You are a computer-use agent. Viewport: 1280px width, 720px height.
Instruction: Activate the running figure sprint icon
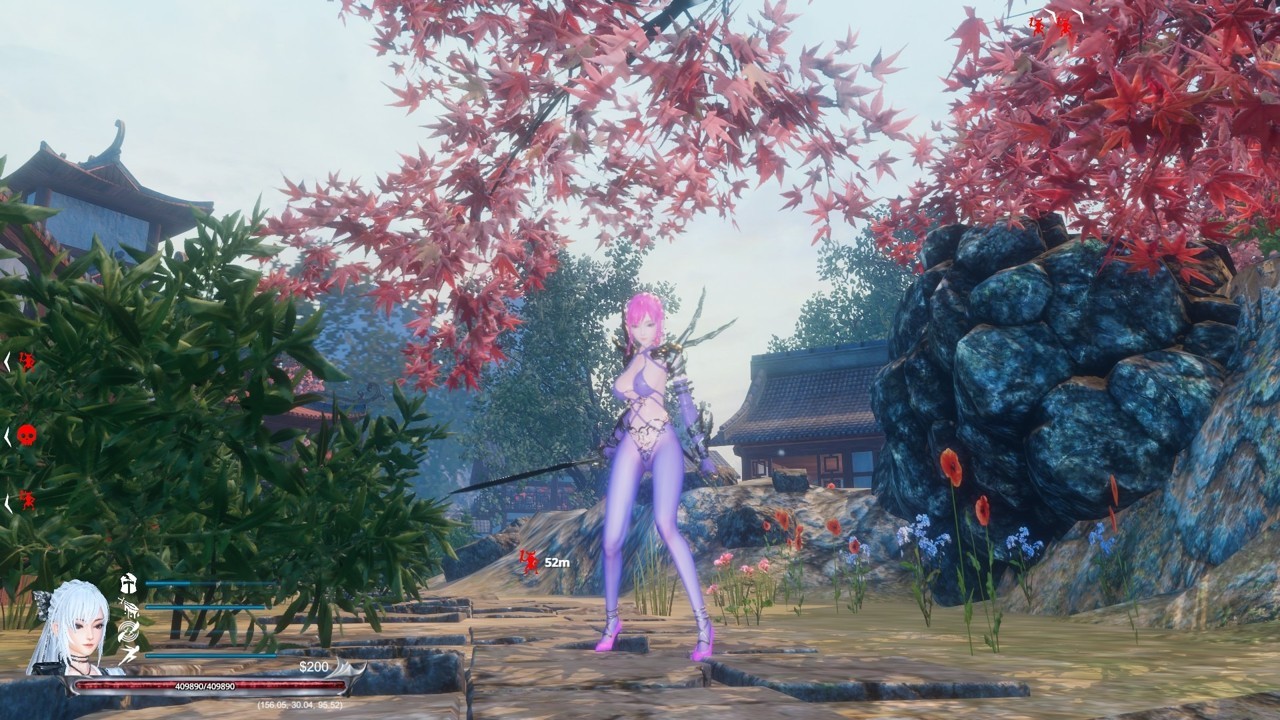pos(128,655)
